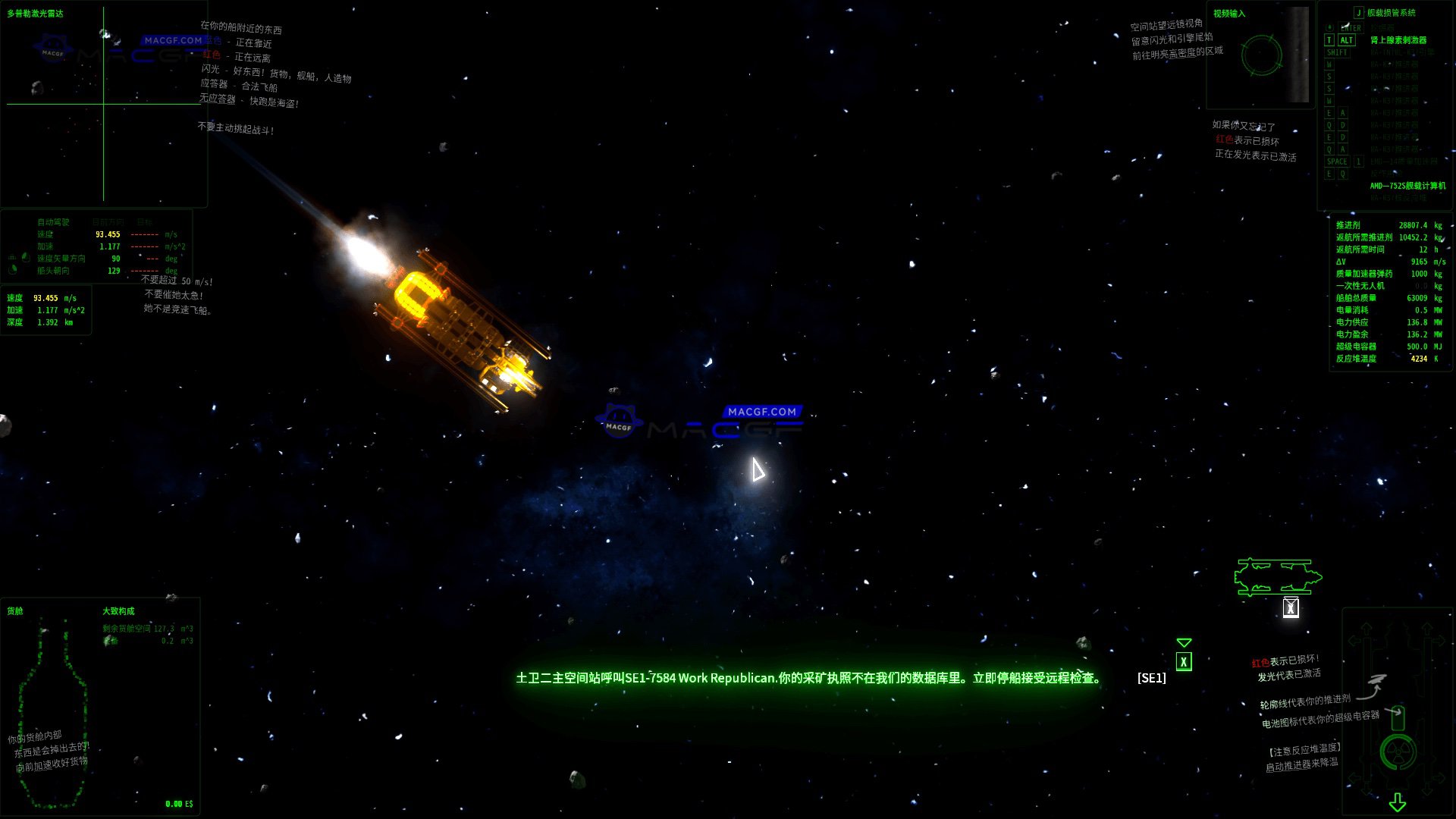1456x819 pixels.
Task: Click the J key icon for 舰载损管系统
Action: click(1359, 12)
